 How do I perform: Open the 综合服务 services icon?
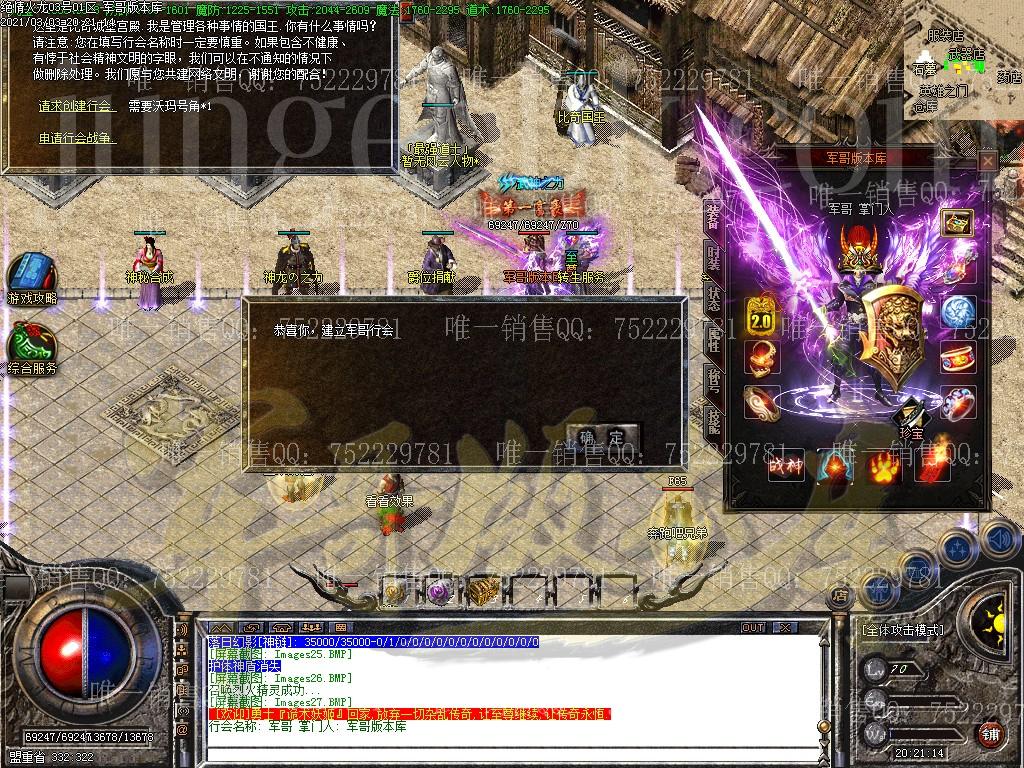pyautogui.click(x=32, y=345)
